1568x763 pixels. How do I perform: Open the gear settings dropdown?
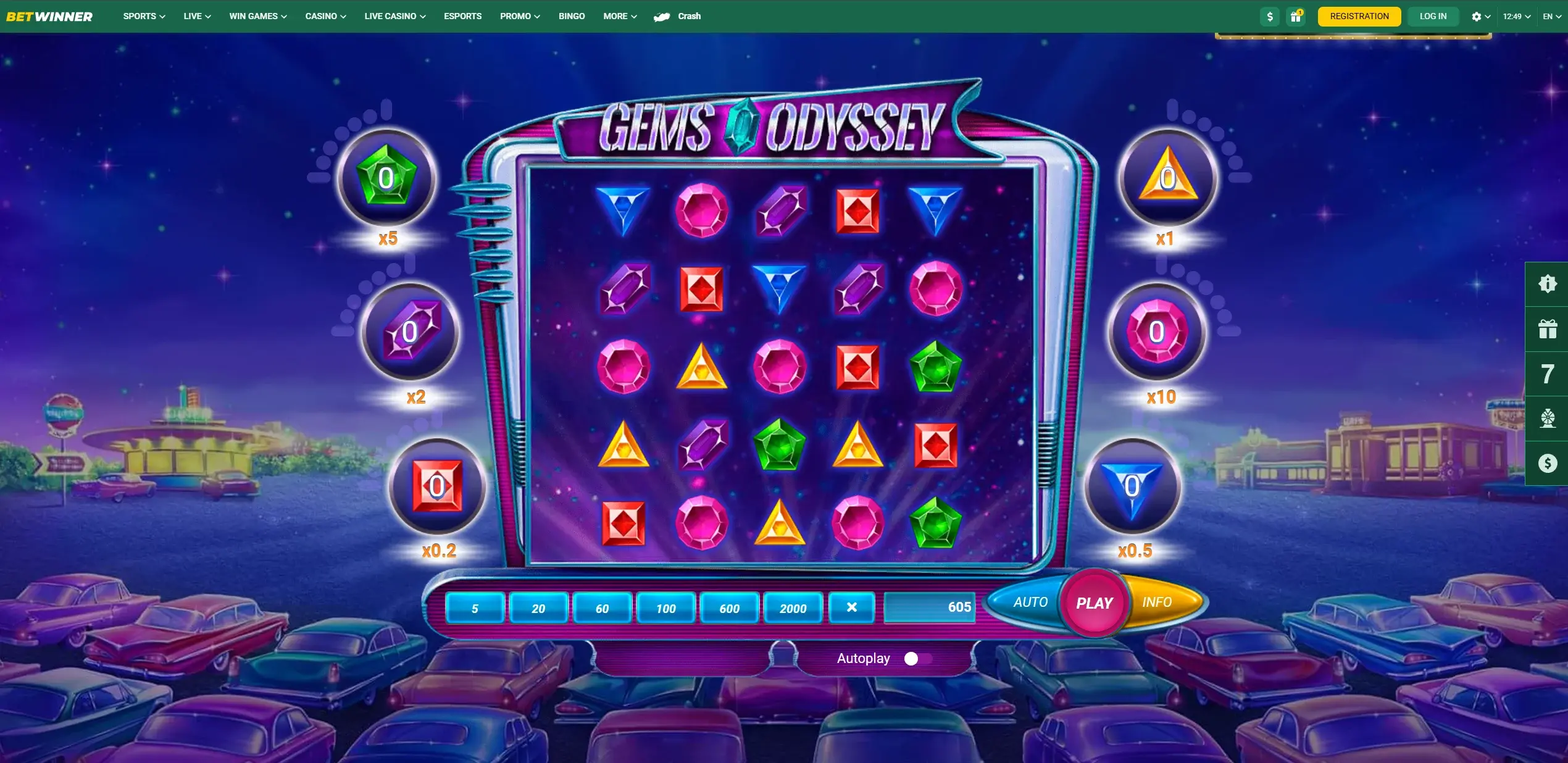[1480, 17]
